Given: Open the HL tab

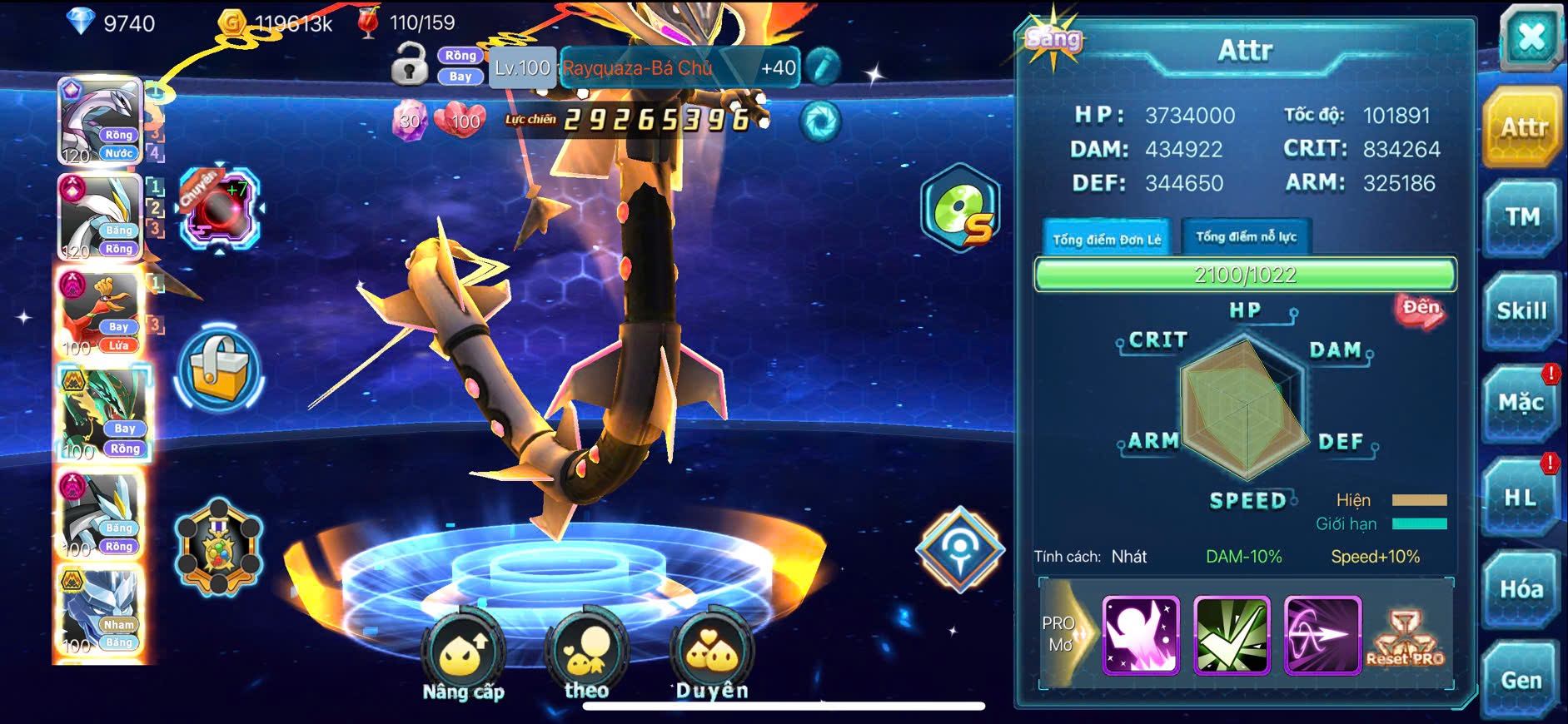Looking at the screenshot, I should pos(1521,498).
